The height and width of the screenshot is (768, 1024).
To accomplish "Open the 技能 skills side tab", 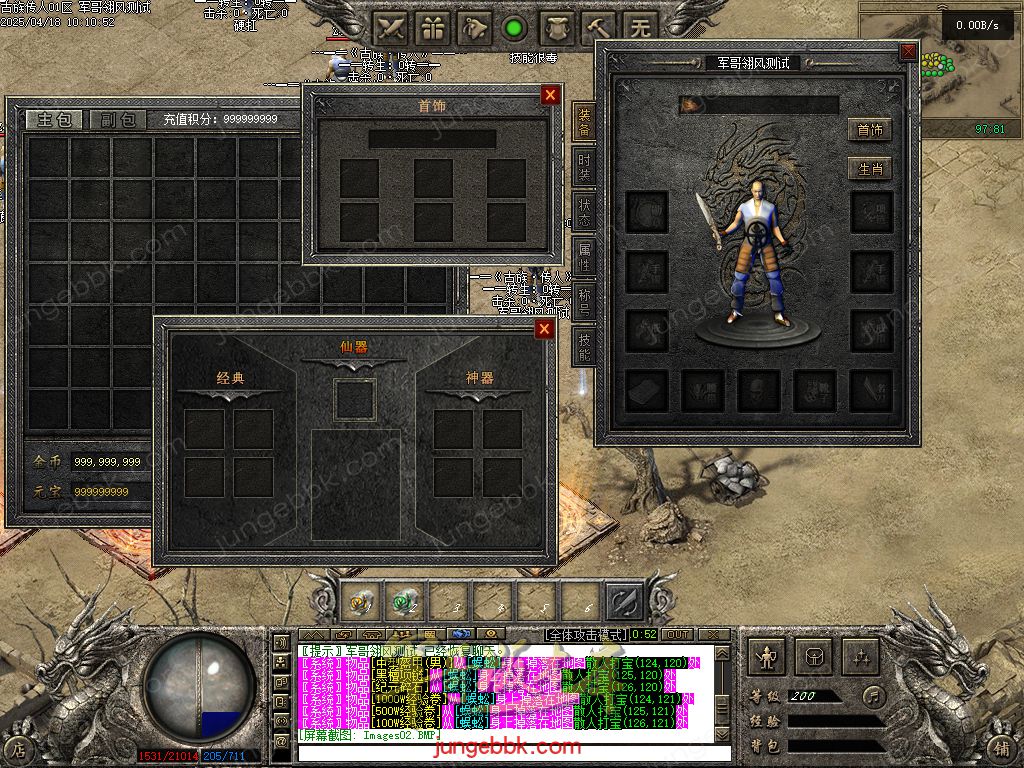I will (584, 346).
